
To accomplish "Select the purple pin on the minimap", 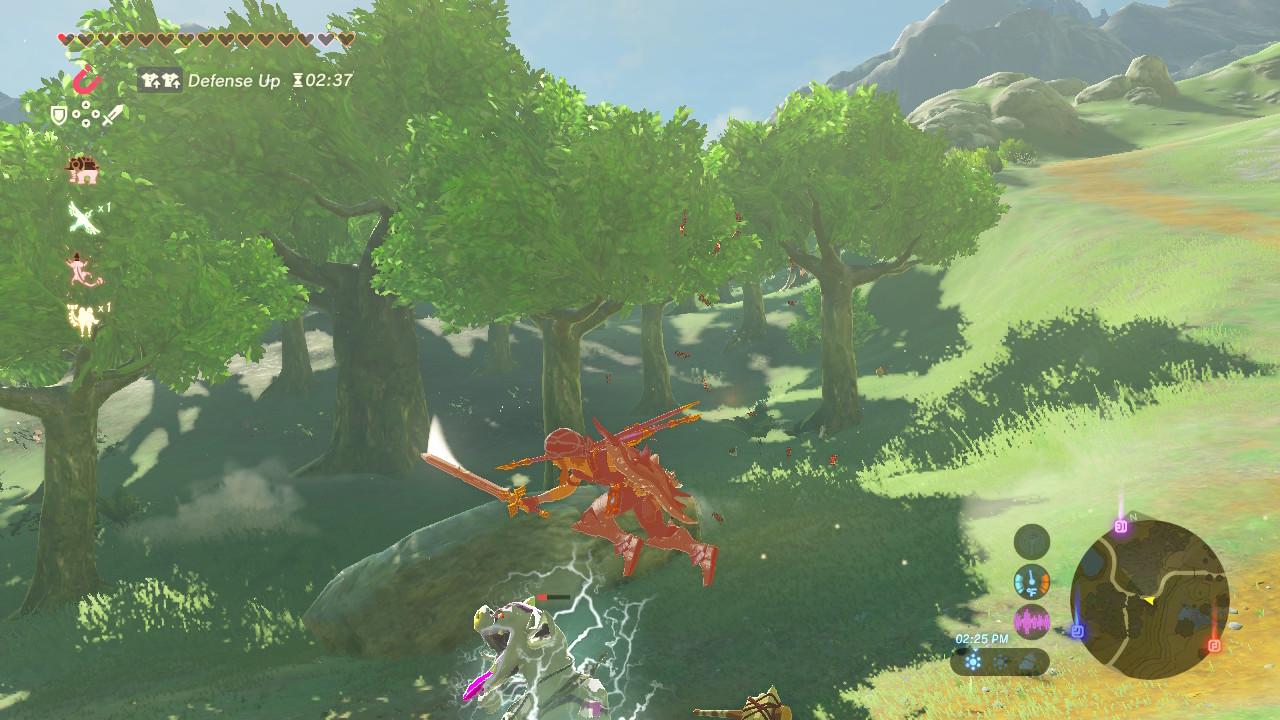I will [1121, 525].
